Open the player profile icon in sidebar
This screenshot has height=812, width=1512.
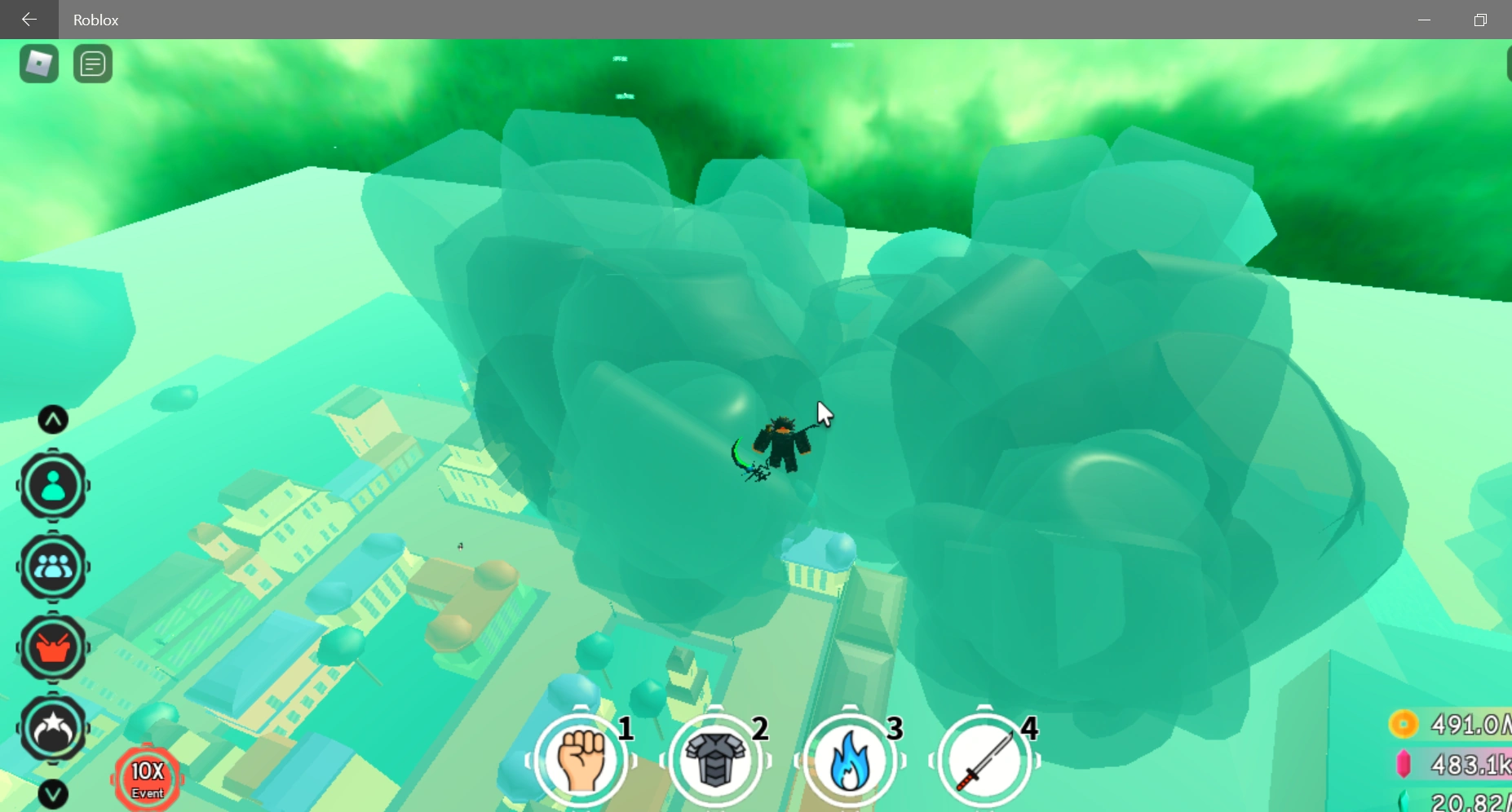52,486
